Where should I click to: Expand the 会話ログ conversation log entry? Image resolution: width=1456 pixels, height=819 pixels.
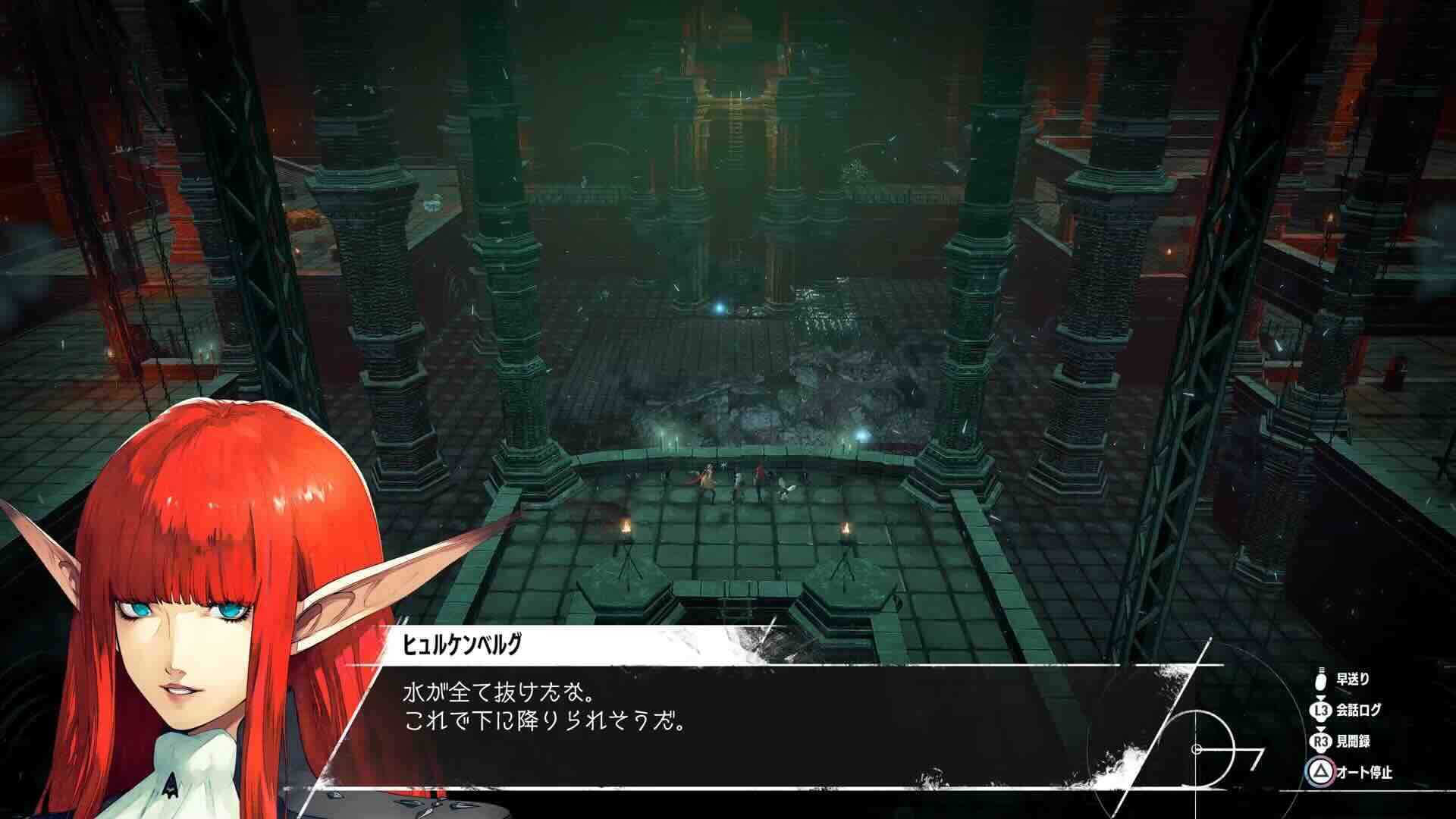point(1359,710)
